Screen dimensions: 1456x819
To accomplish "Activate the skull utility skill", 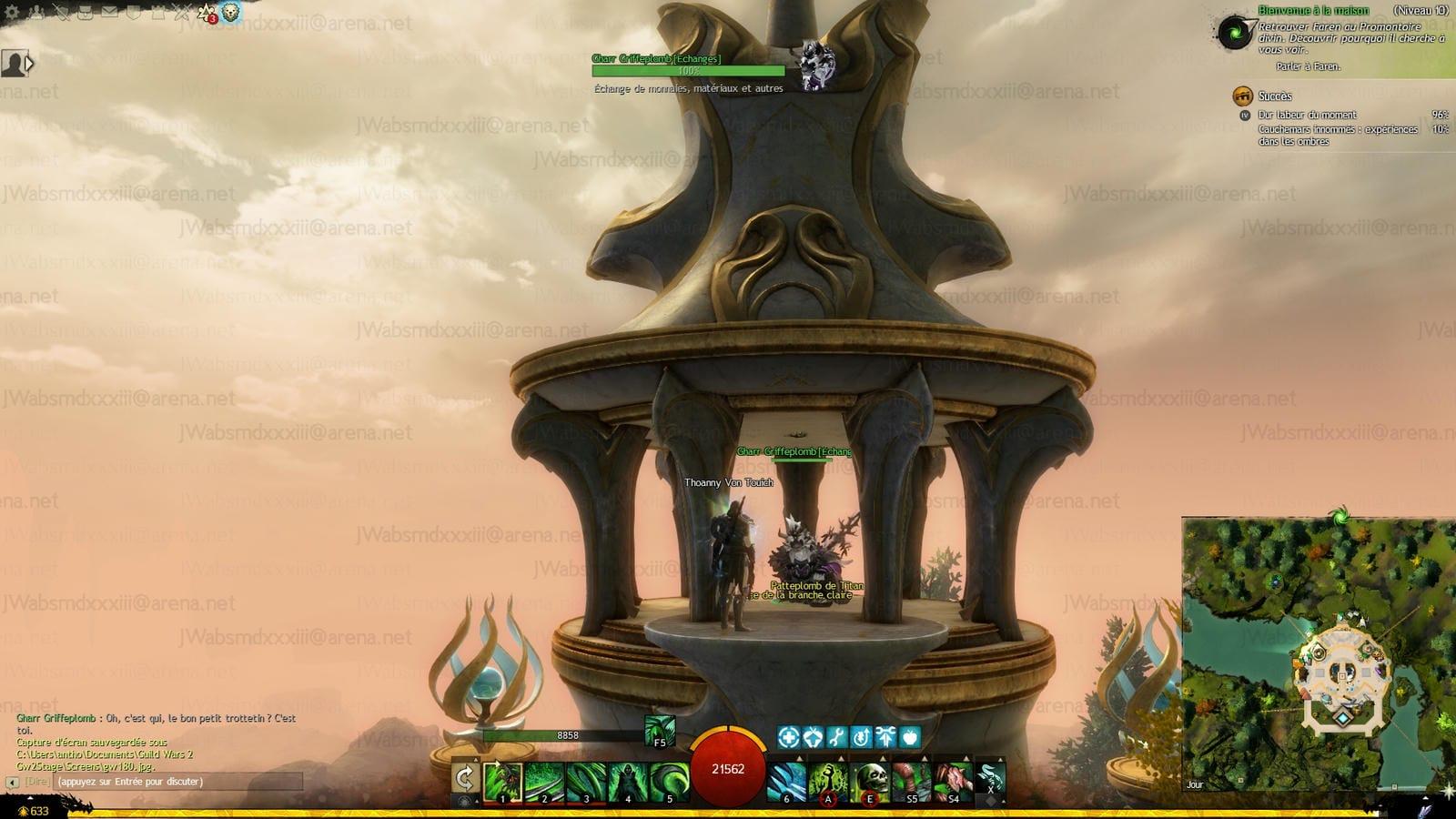I will pyautogui.click(x=870, y=782).
